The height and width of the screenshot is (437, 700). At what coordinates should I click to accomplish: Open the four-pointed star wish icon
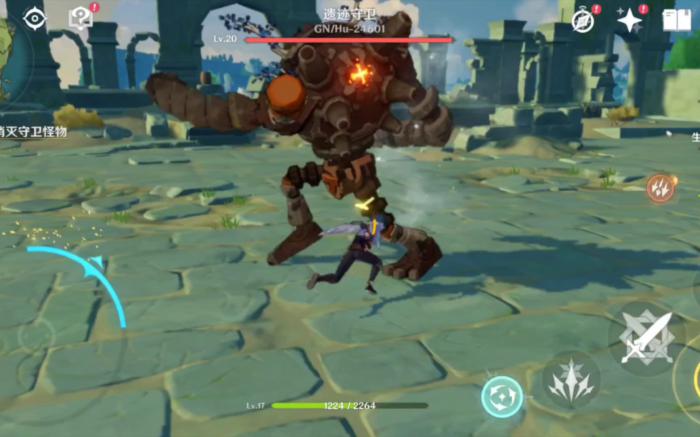pyautogui.click(x=630, y=19)
